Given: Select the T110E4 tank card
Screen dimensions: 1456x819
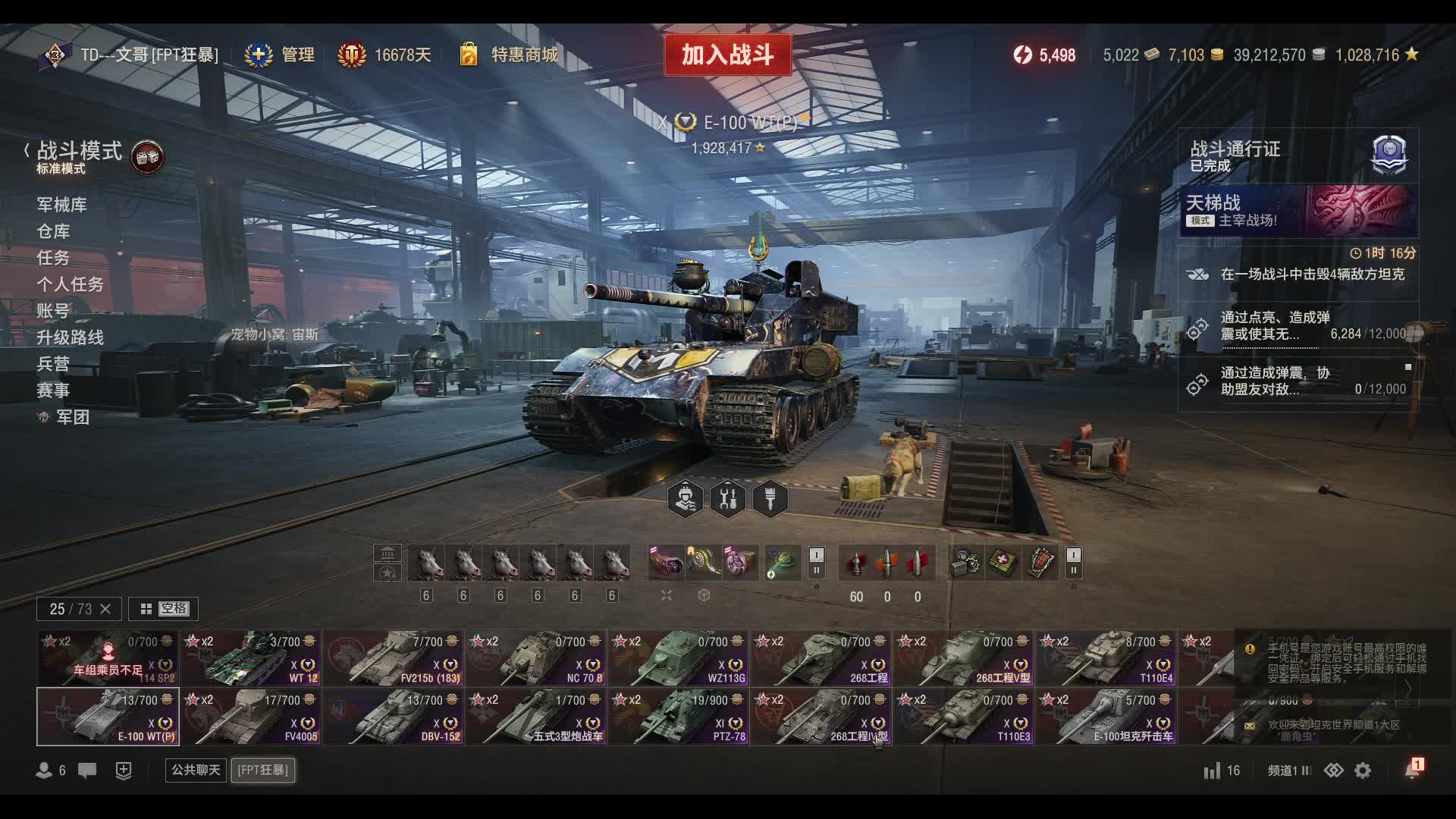Looking at the screenshot, I should (1106, 658).
